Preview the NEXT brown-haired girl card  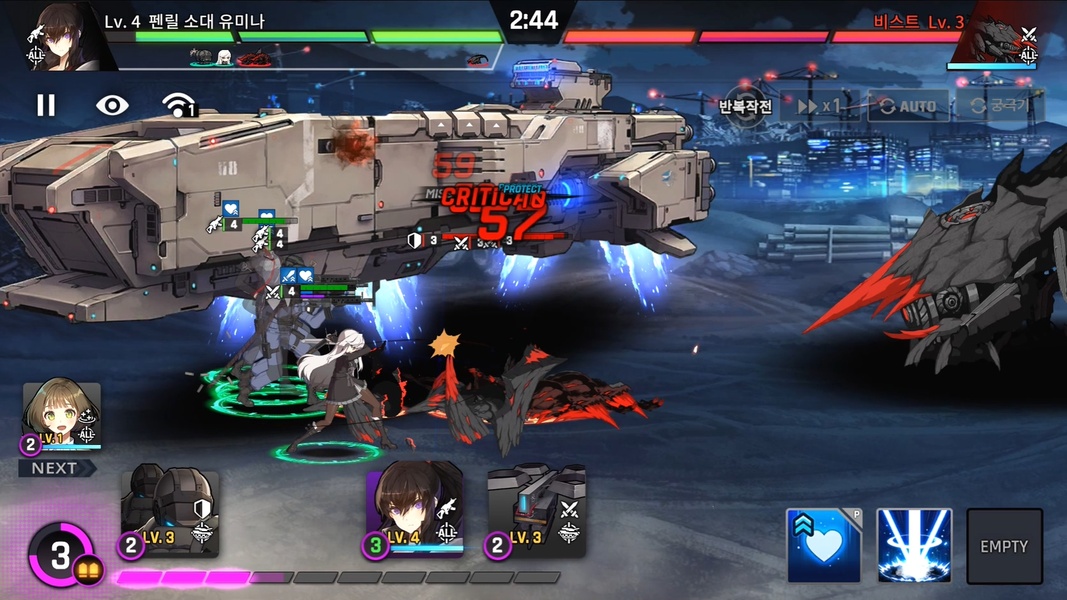pyautogui.click(x=62, y=419)
